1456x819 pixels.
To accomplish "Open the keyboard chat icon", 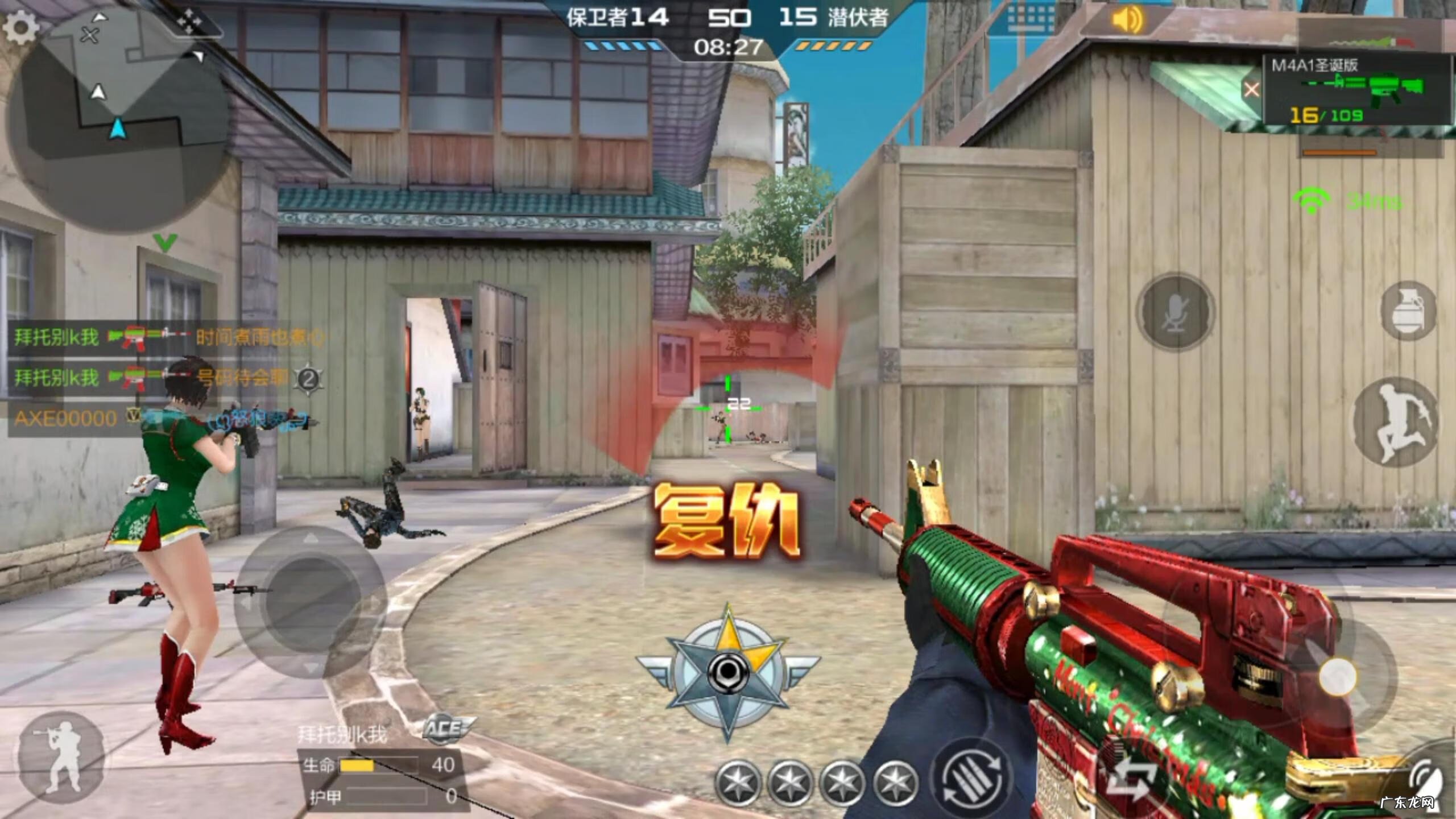I will pyautogui.click(x=1029, y=21).
